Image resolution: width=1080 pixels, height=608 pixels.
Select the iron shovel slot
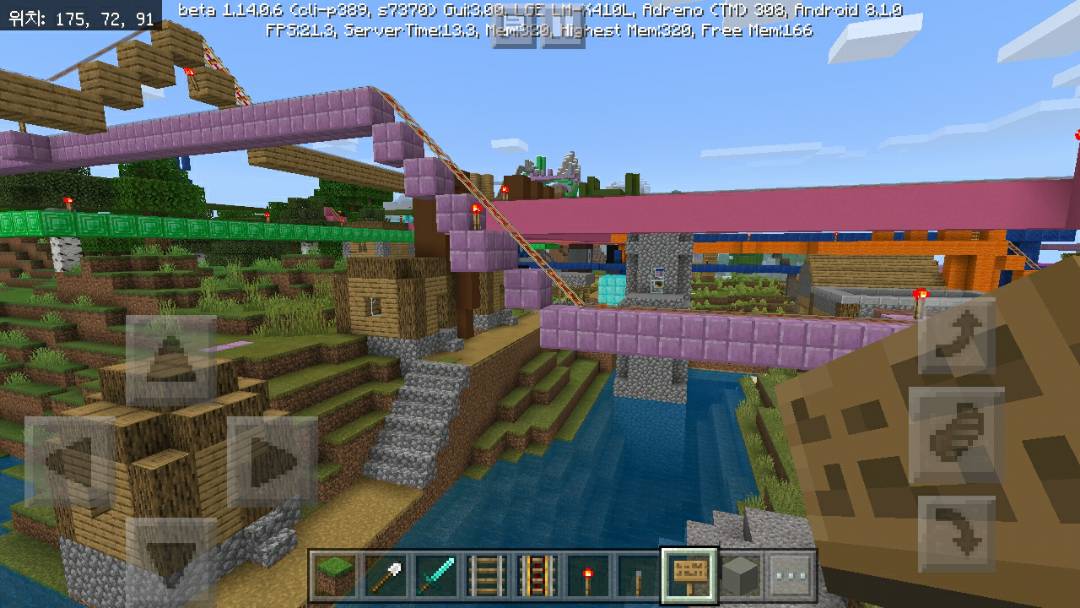(x=384, y=577)
